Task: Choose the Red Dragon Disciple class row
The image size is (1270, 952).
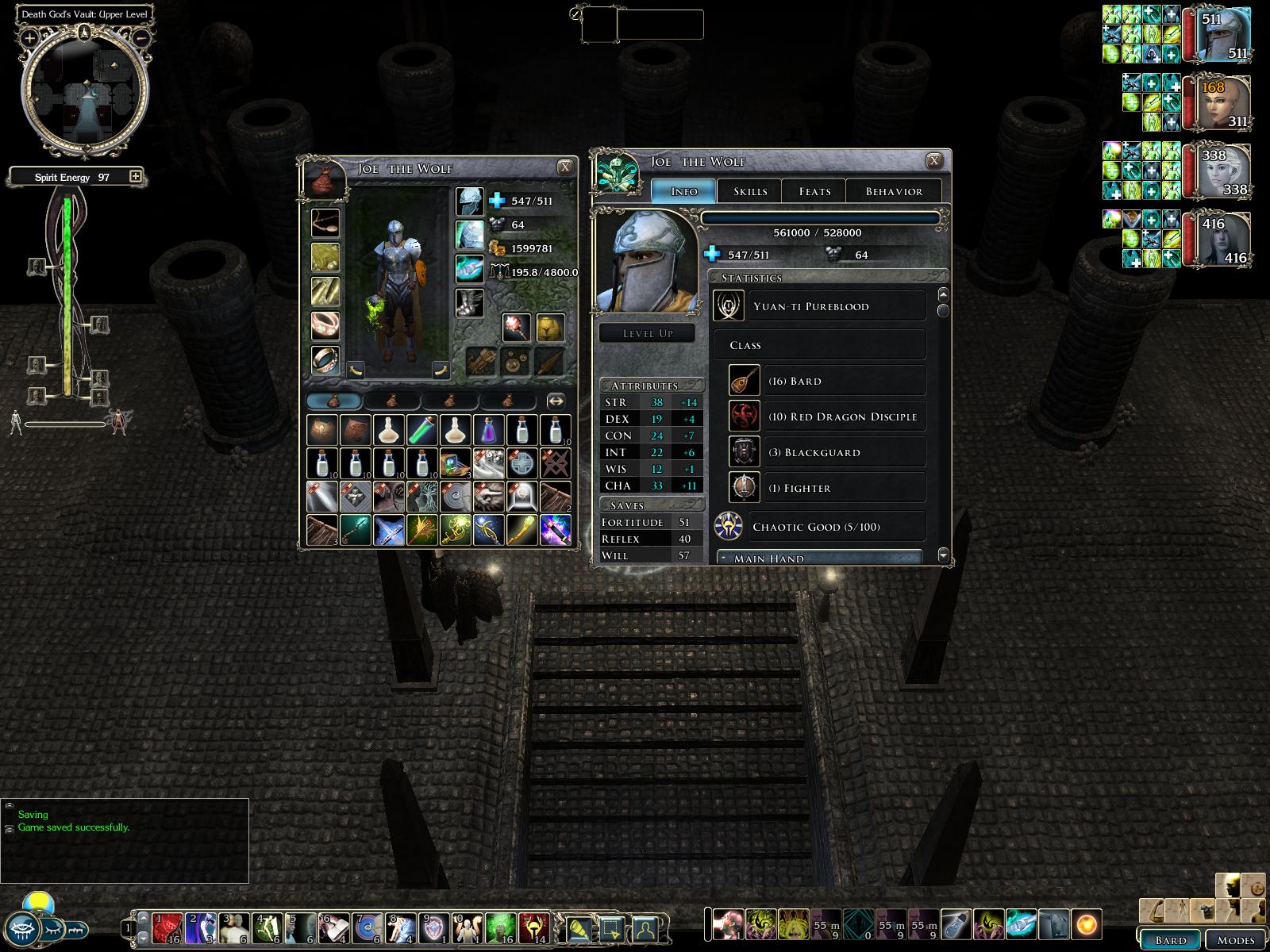Action: (826, 416)
